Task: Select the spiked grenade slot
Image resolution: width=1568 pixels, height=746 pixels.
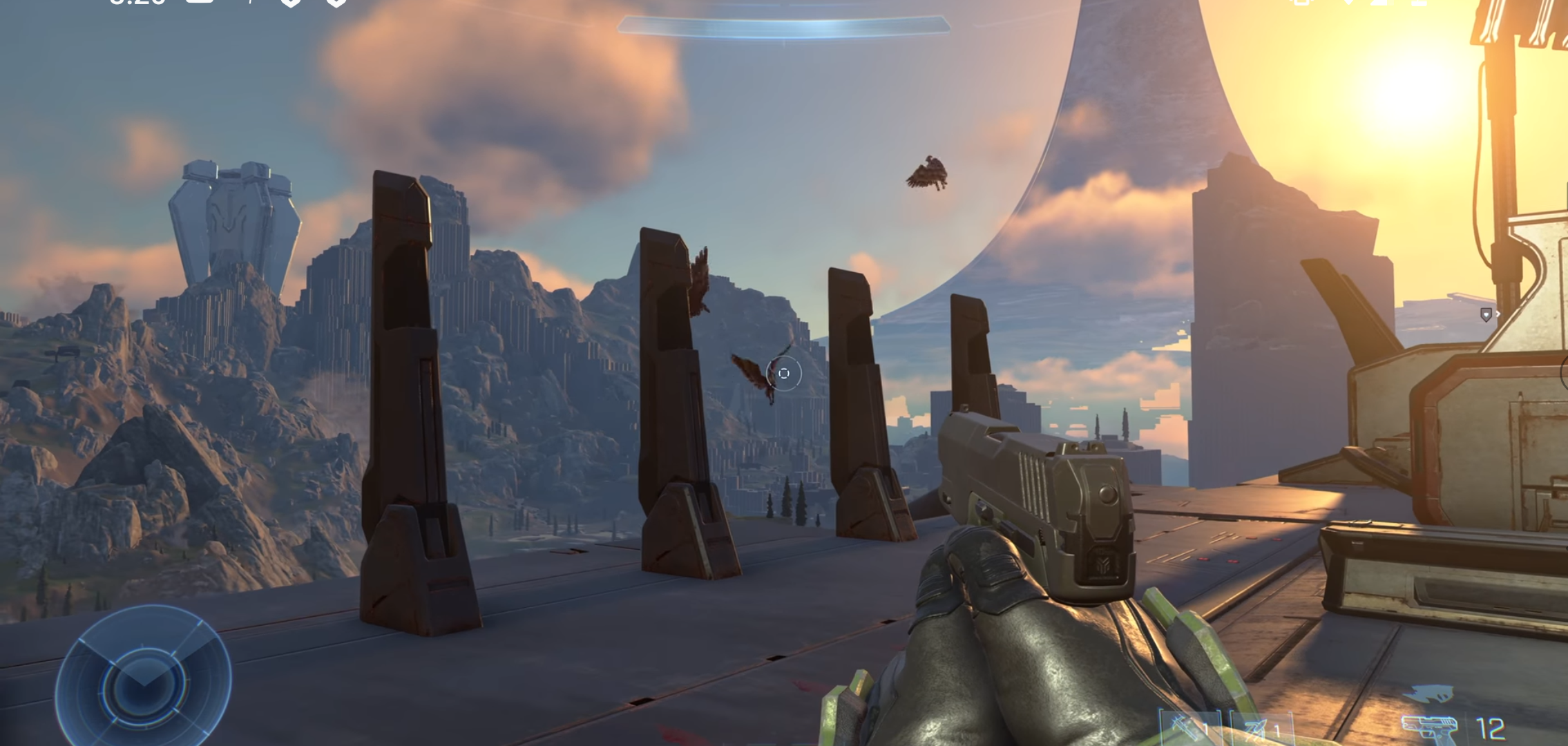Action: click(x=1187, y=728)
